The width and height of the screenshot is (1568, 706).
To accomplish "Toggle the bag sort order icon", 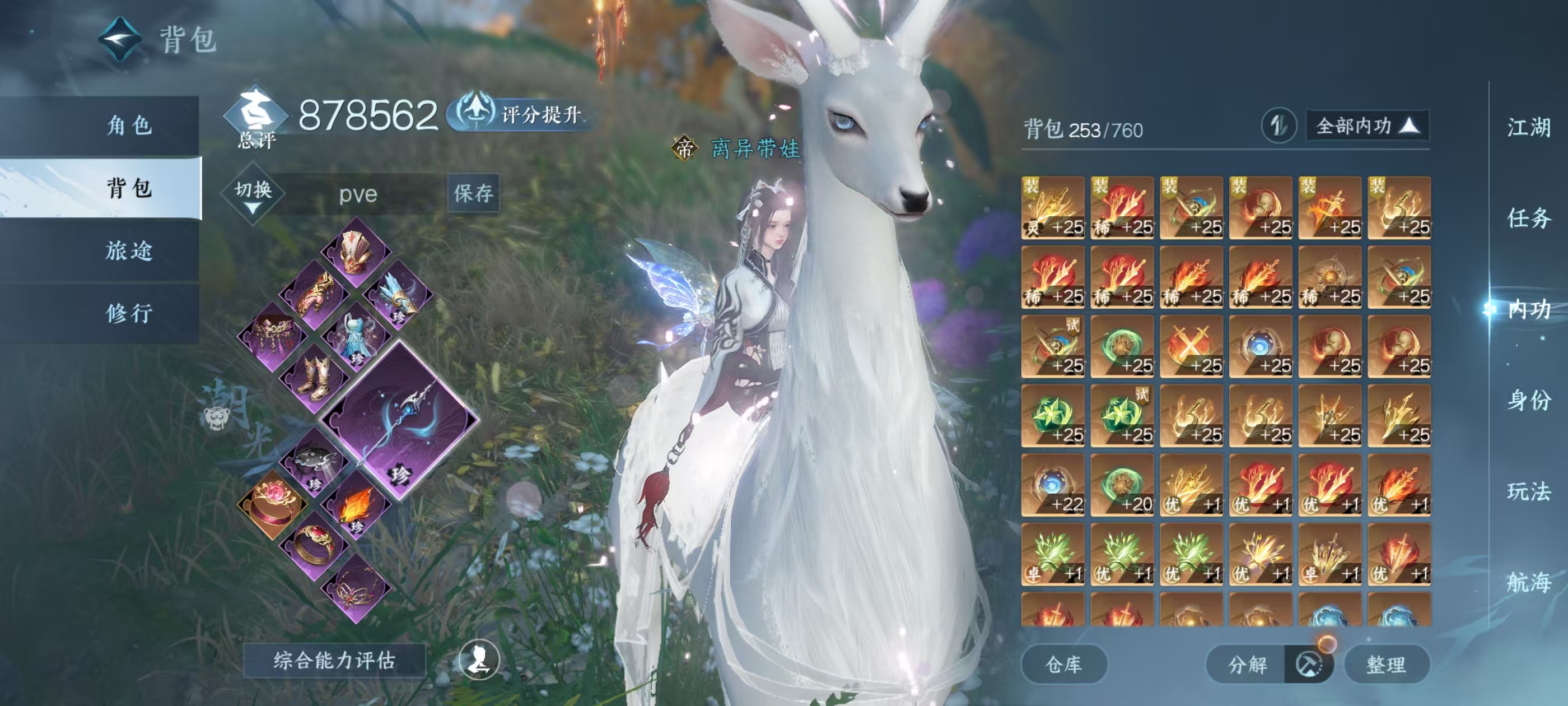I will pyautogui.click(x=1278, y=126).
